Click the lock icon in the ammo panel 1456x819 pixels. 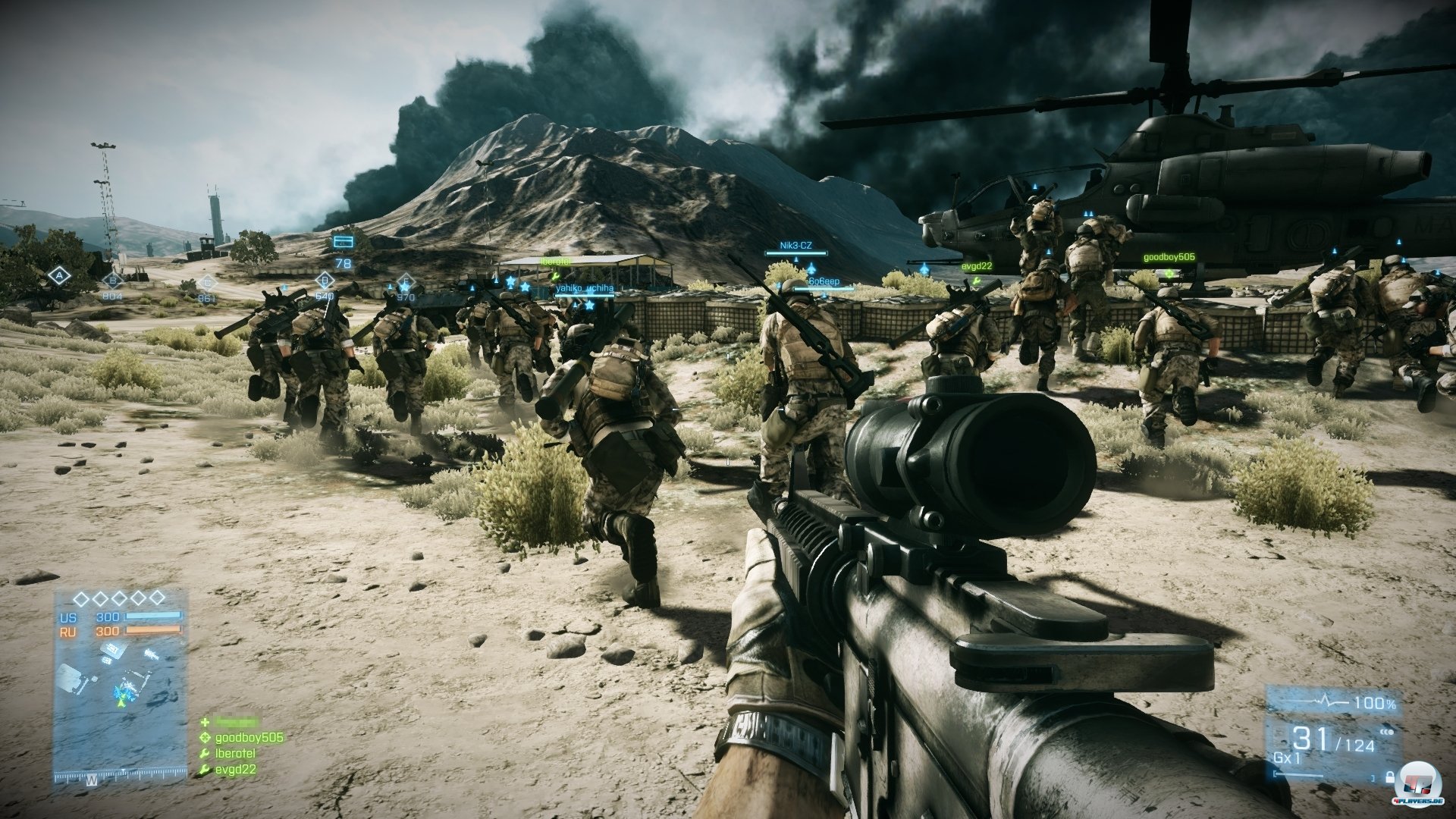point(1390,778)
